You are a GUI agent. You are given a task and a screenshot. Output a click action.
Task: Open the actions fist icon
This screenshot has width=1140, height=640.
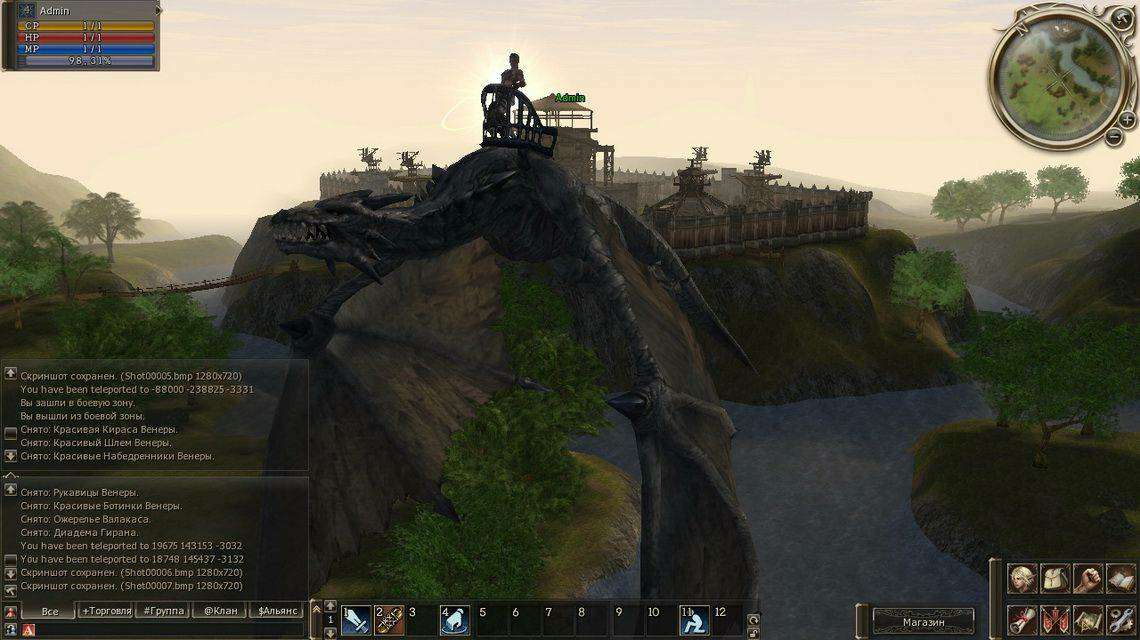(1088, 579)
